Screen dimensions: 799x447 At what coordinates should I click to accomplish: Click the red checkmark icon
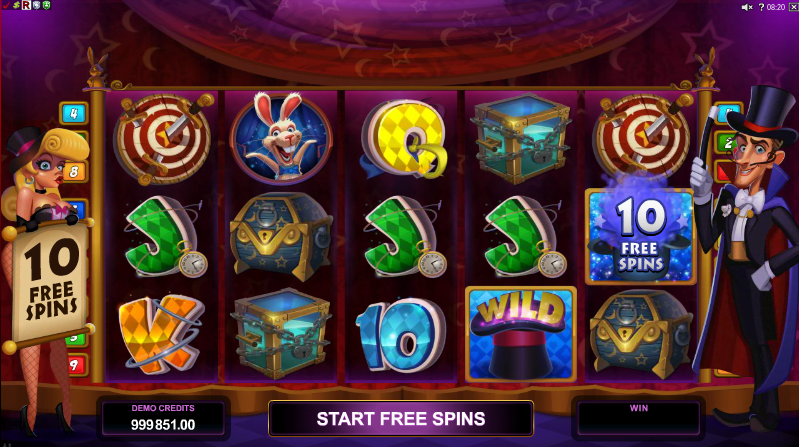(7, 6)
